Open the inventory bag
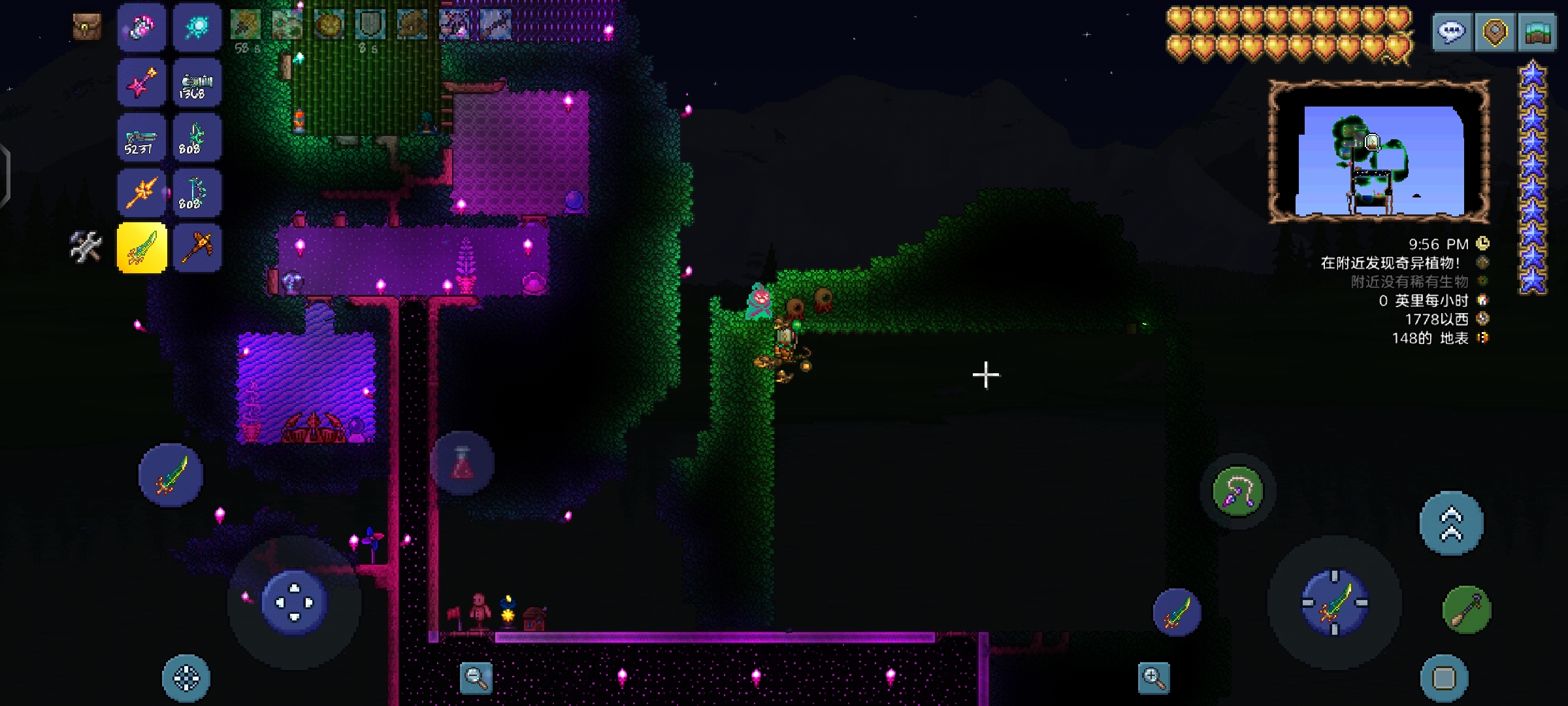The image size is (1568, 706). point(86,27)
